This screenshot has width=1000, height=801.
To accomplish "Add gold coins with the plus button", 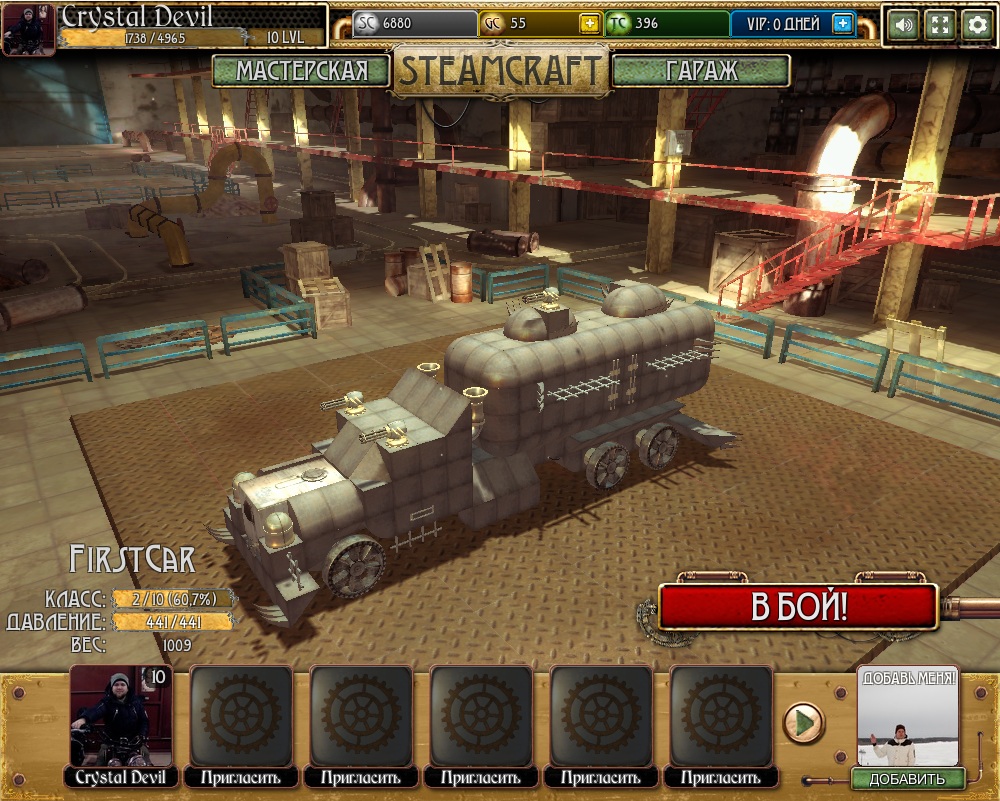I will point(590,24).
